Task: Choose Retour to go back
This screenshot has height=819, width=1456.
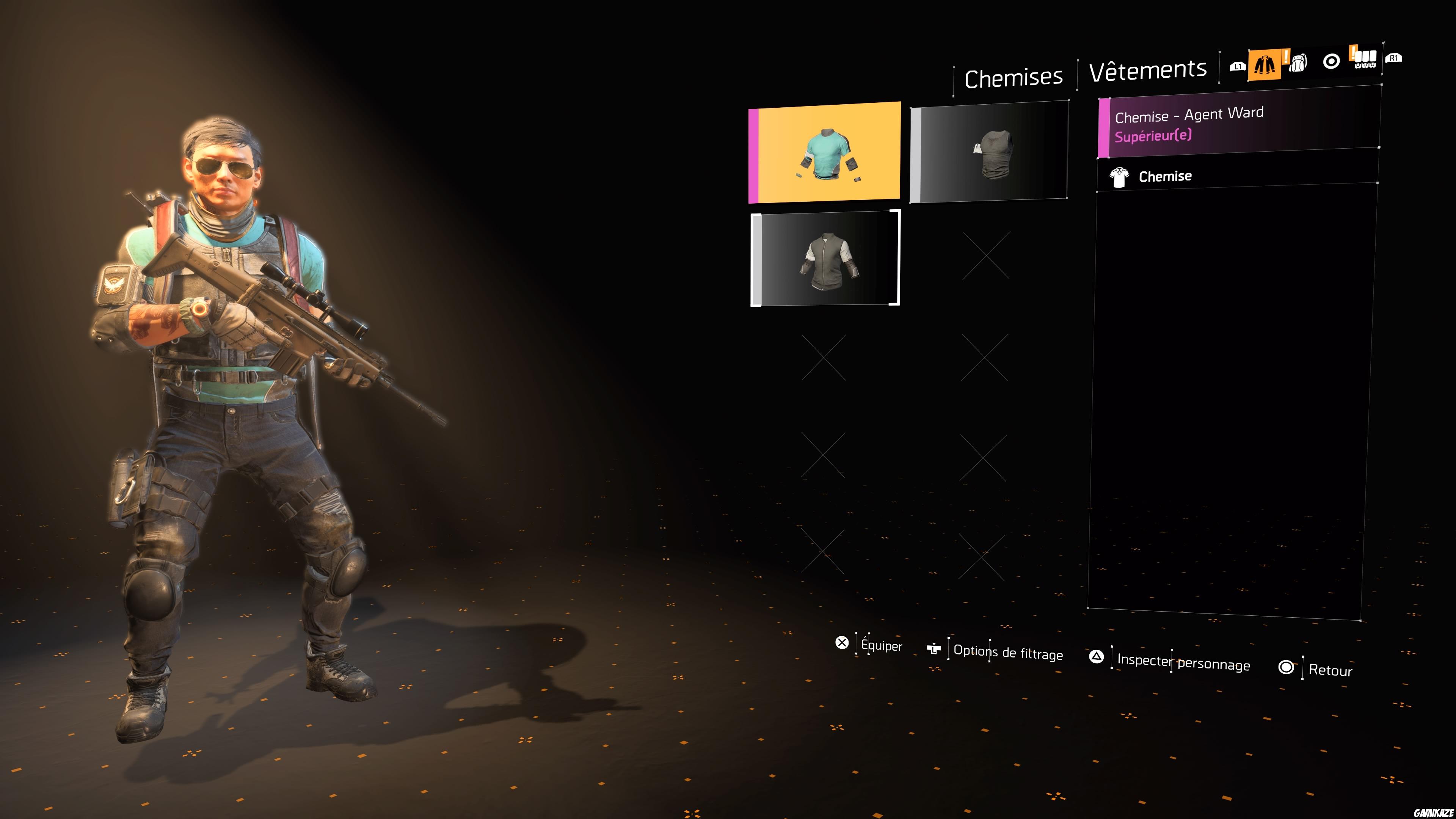Action: pyautogui.click(x=1330, y=670)
